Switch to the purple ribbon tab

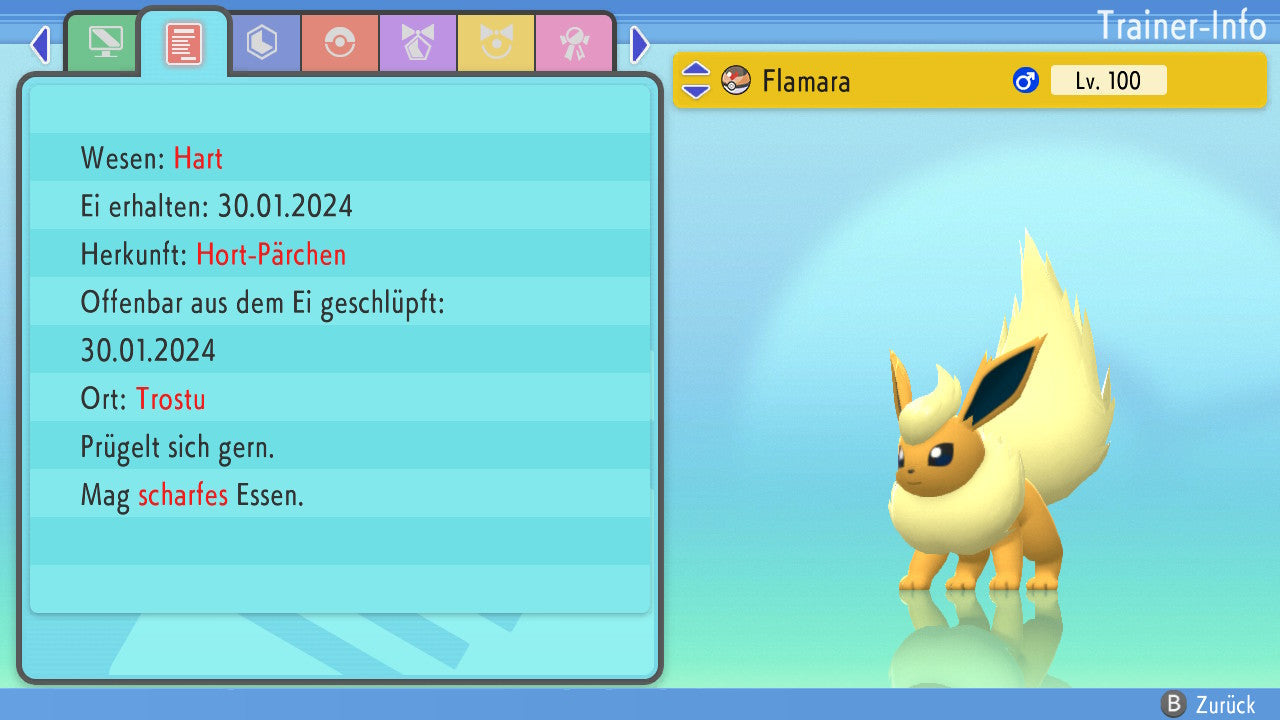(x=417, y=43)
